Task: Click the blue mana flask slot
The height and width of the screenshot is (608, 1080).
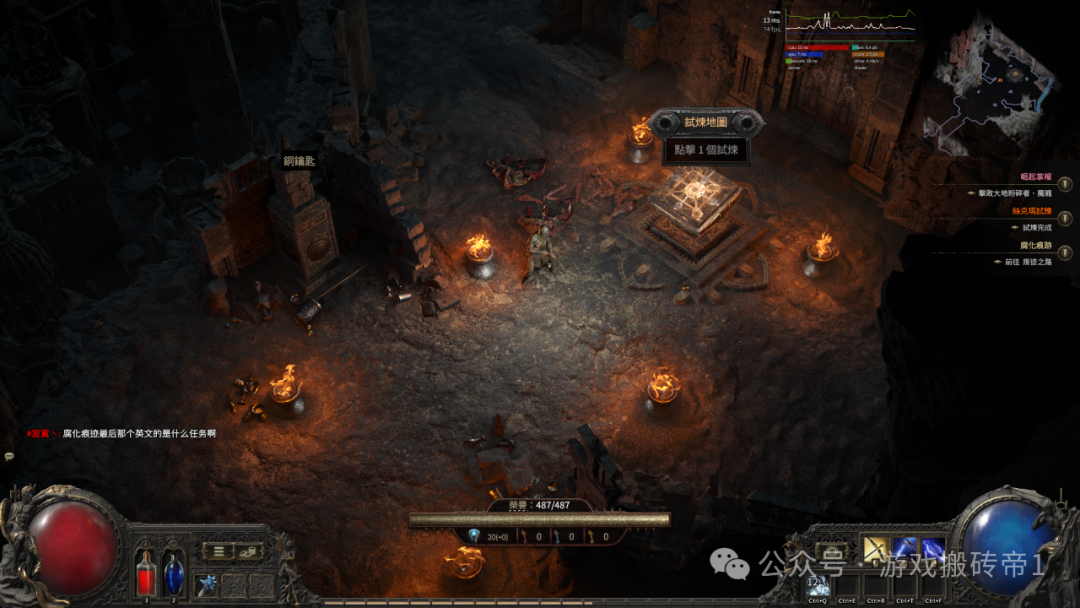Action: pyautogui.click(x=174, y=575)
